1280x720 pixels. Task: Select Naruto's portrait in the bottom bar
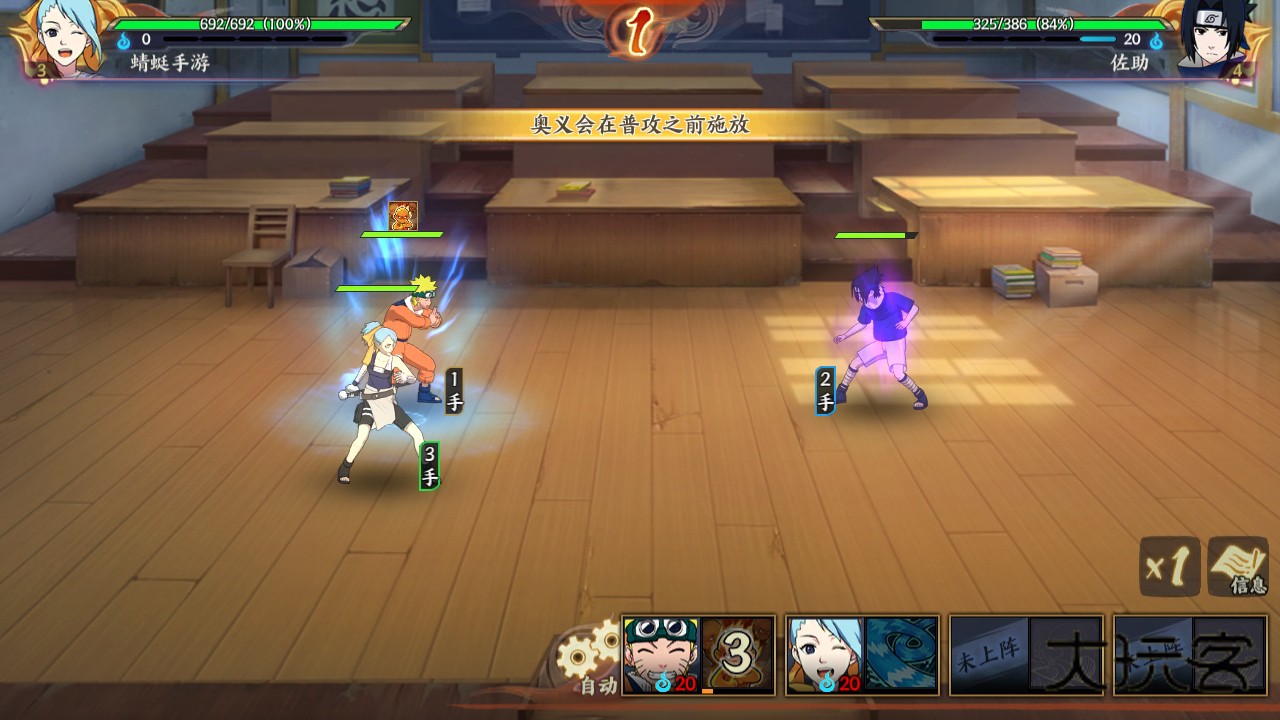tap(662, 655)
